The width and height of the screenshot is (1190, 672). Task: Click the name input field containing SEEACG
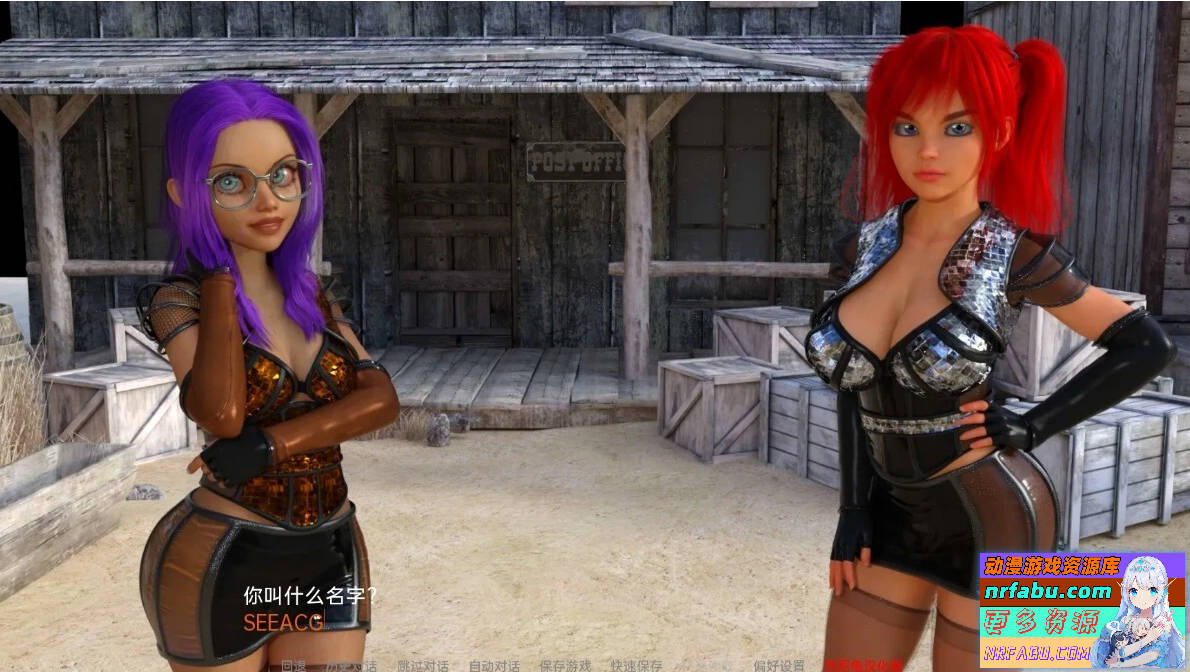click(284, 623)
